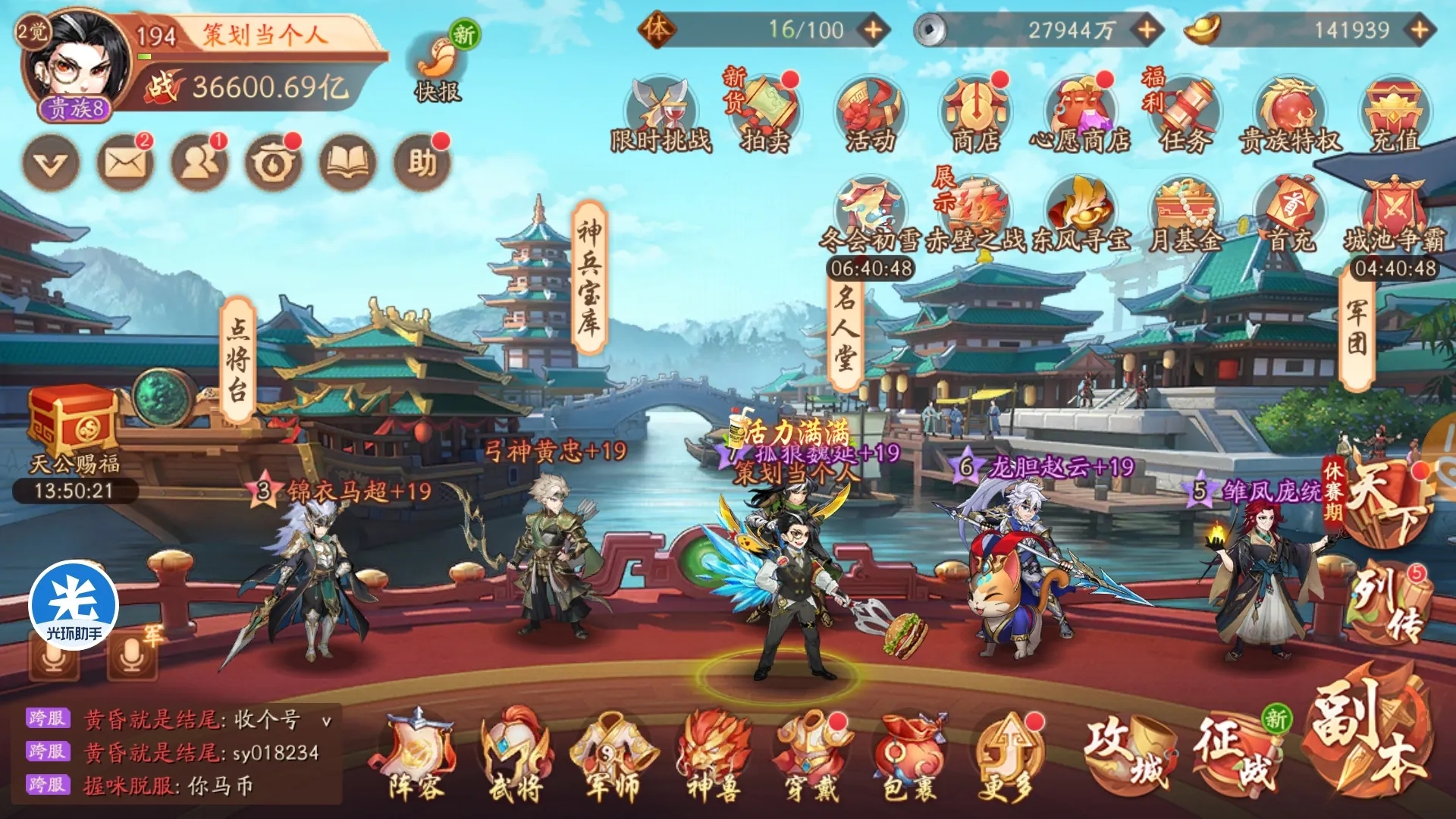1456x819 pixels.
Task: Open the 限时挑战 timed challenge
Action: pos(661,114)
